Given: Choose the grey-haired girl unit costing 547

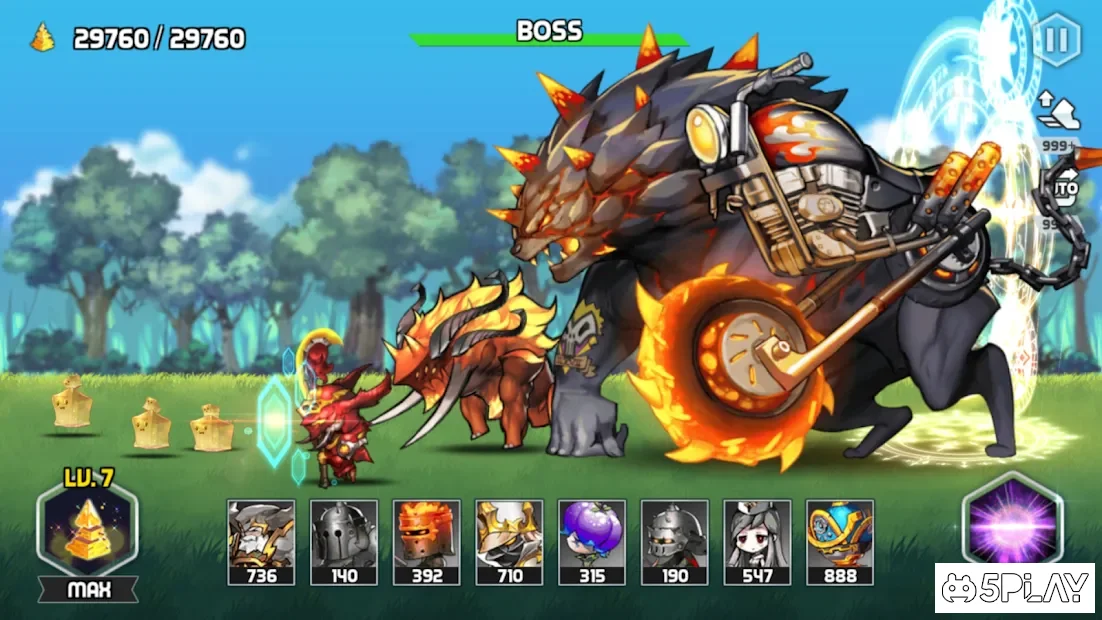Looking at the screenshot, I should click(757, 541).
